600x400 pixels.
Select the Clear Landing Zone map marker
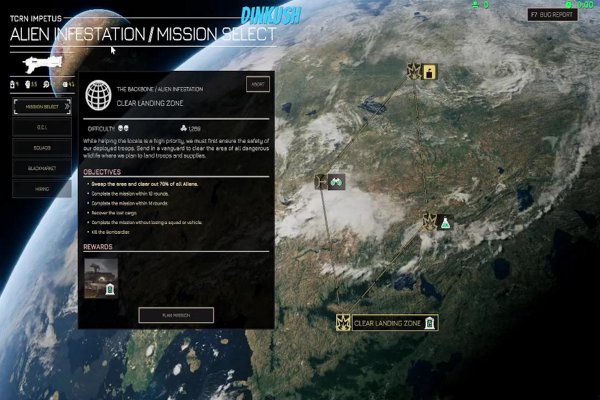pos(388,322)
